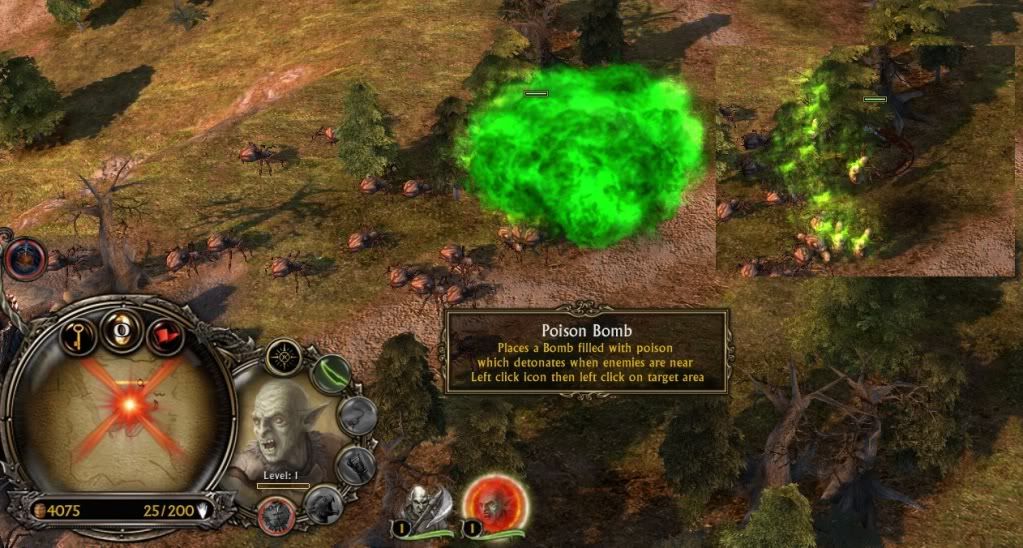
Task: Choose the red-ringed icon below the goblin portrait
Action: pos(273,514)
